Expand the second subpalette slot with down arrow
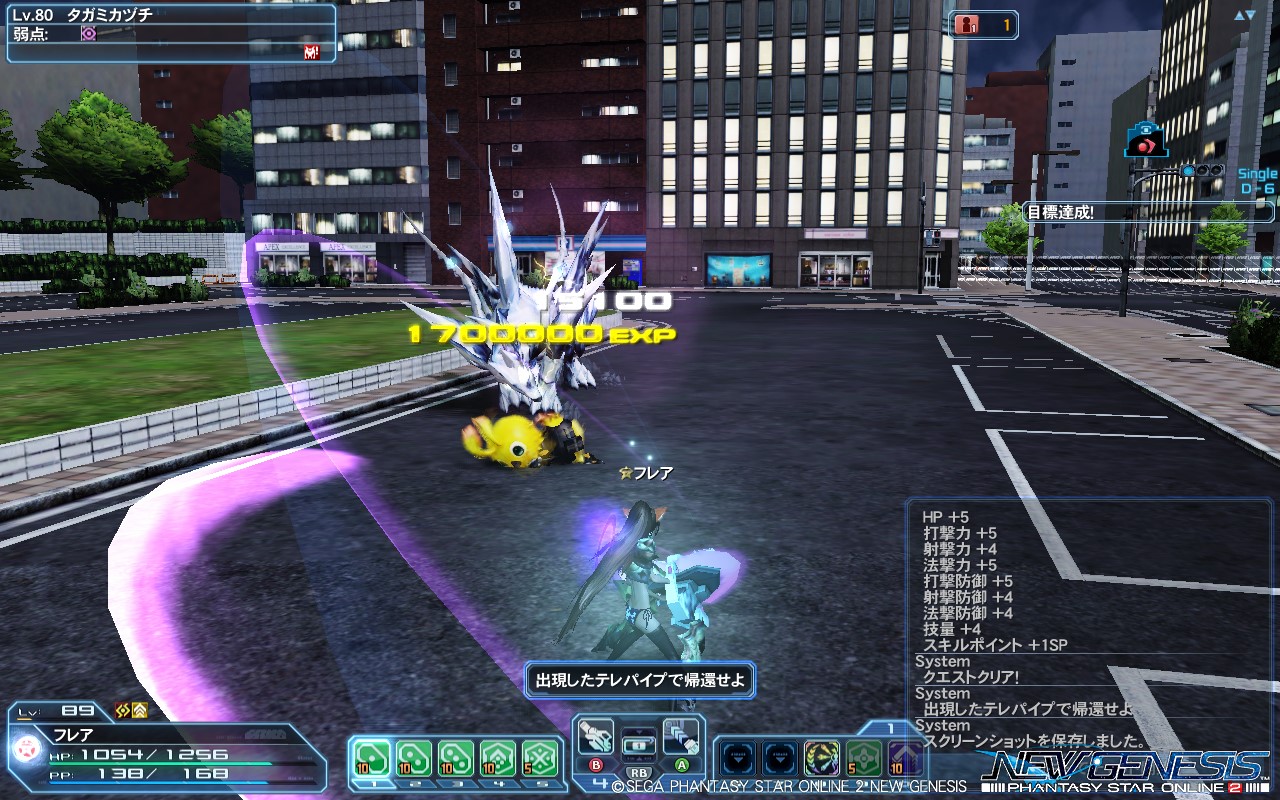The width and height of the screenshot is (1280, 800). click(x=779, y=757)
